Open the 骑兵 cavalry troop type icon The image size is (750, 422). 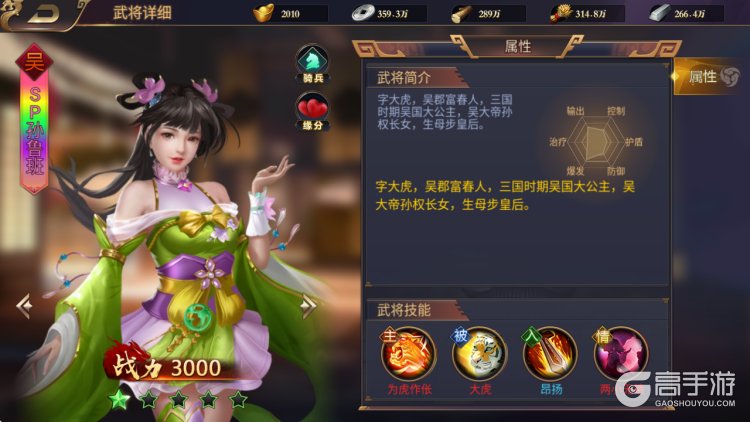314,63
